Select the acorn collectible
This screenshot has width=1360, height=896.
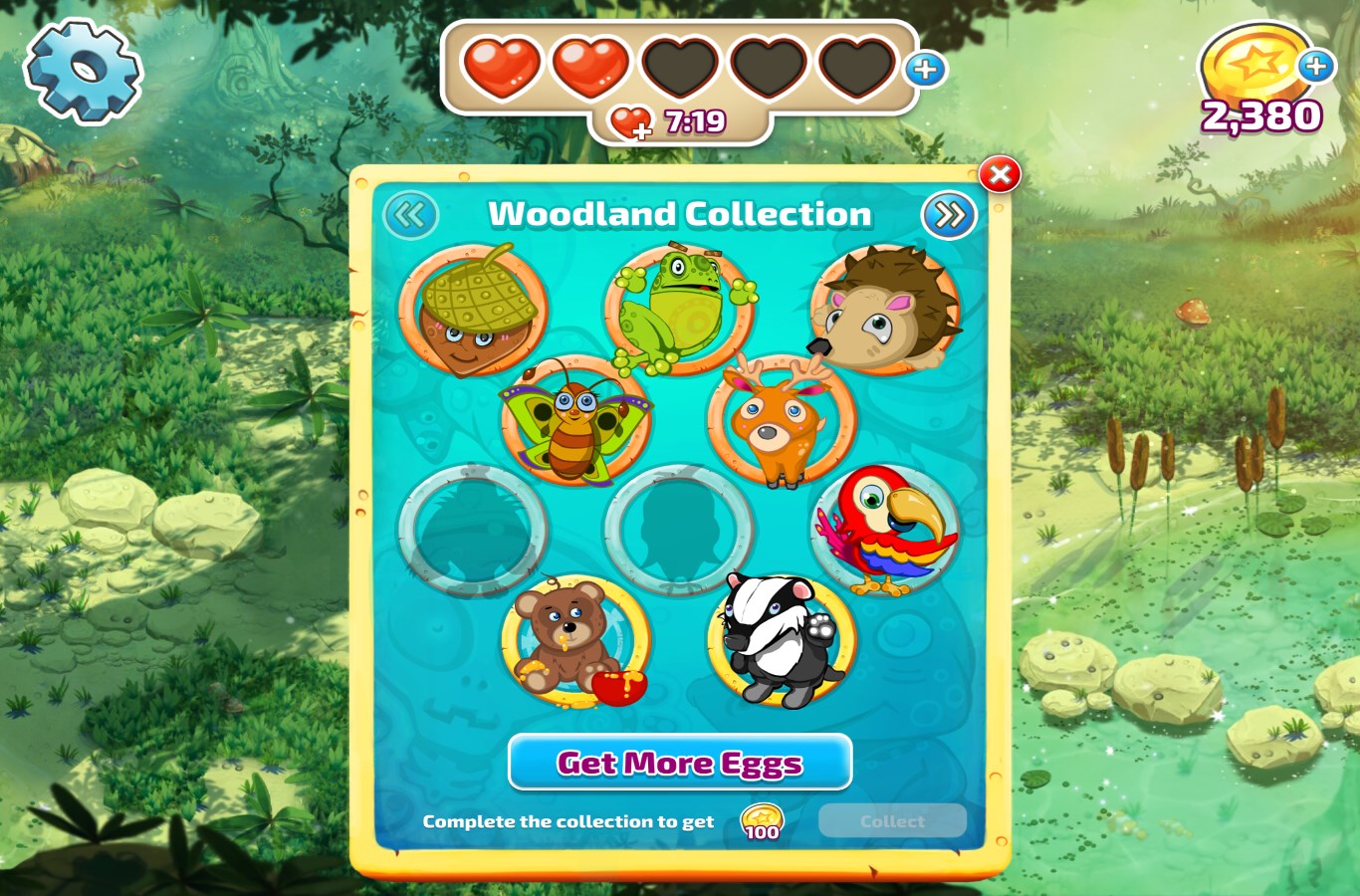tap(474, 311)
